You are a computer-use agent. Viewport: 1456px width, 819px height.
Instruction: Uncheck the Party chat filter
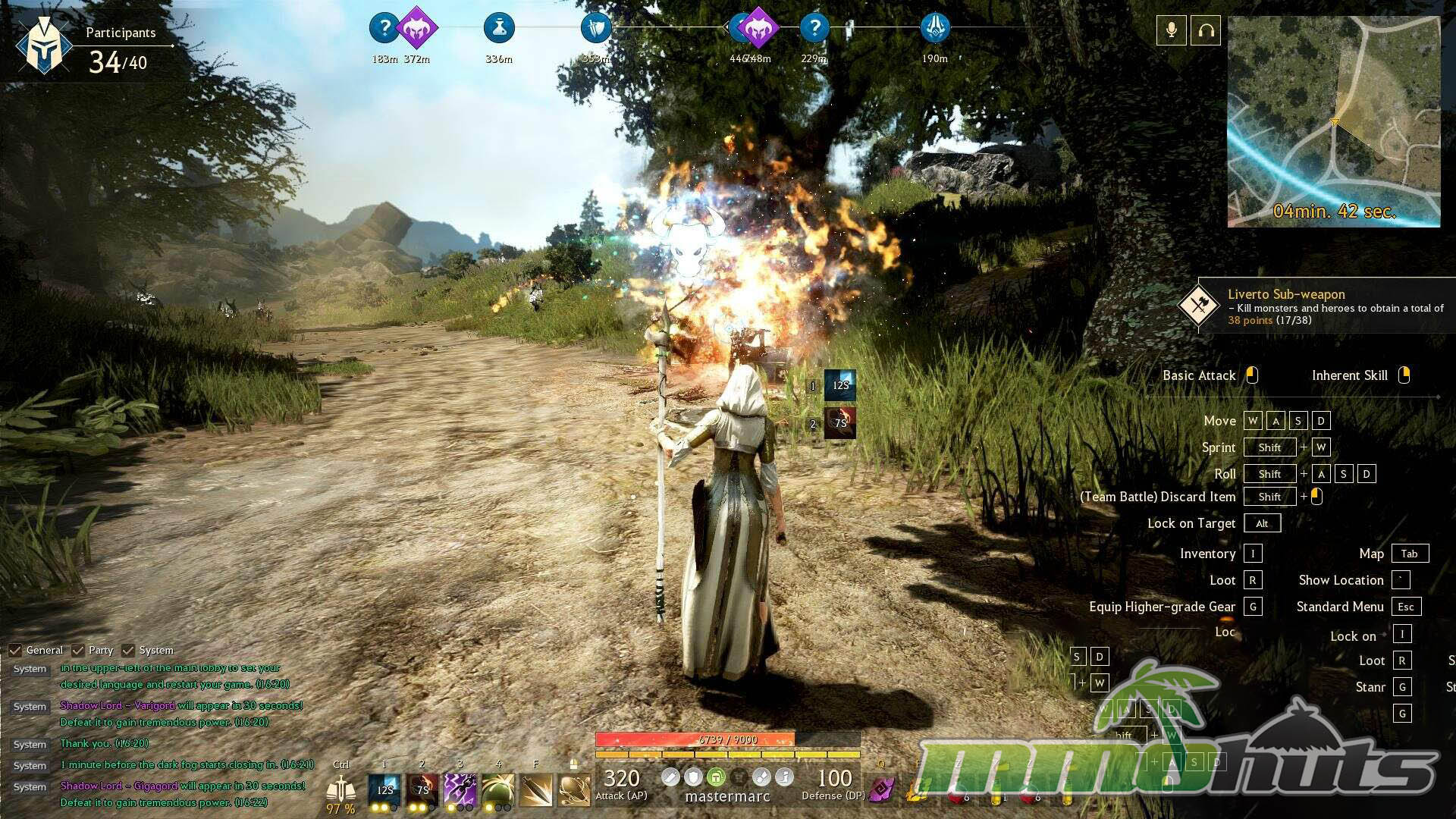[x=78, y=651]
